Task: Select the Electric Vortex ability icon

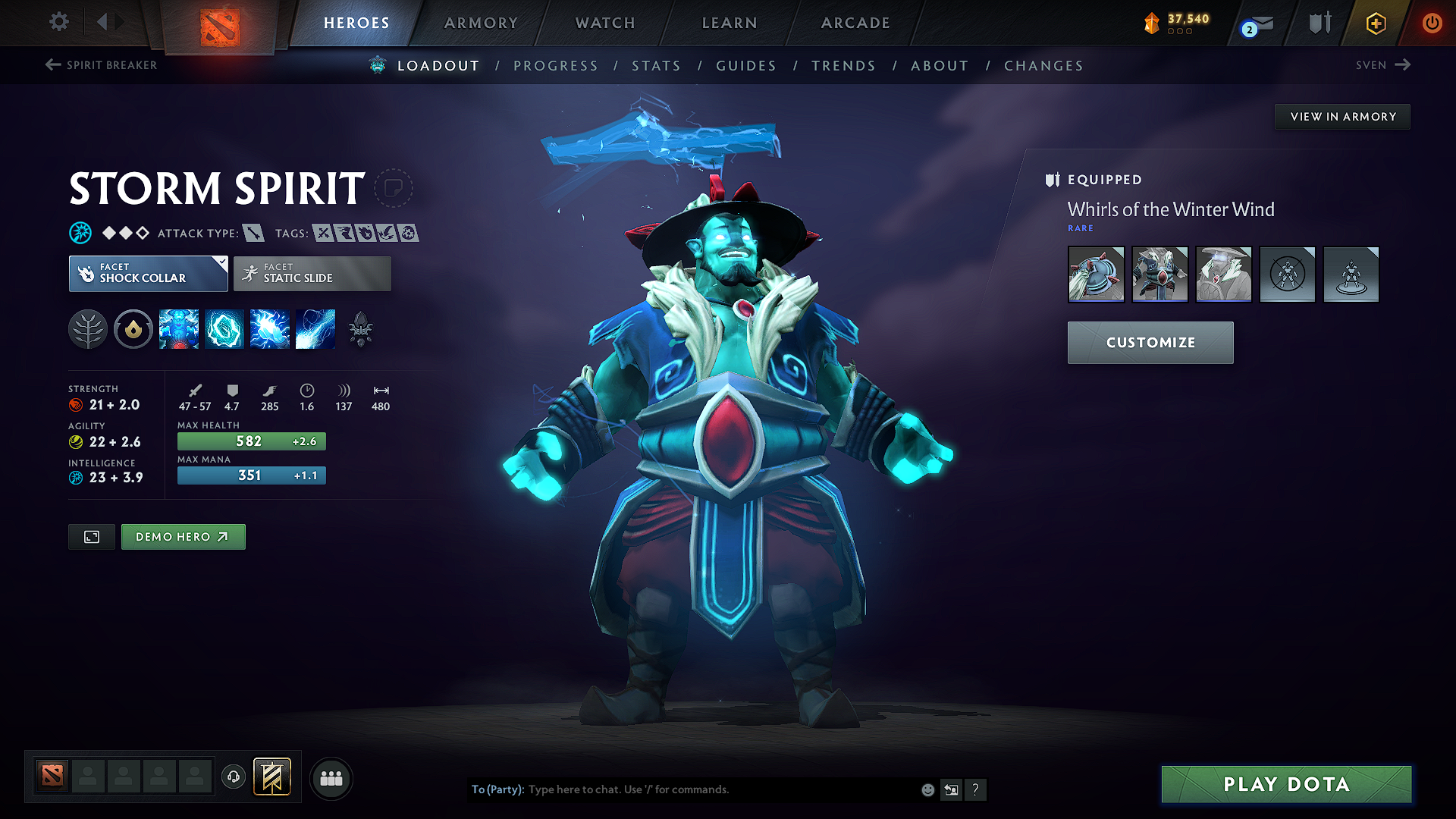Action: [224, 328]
